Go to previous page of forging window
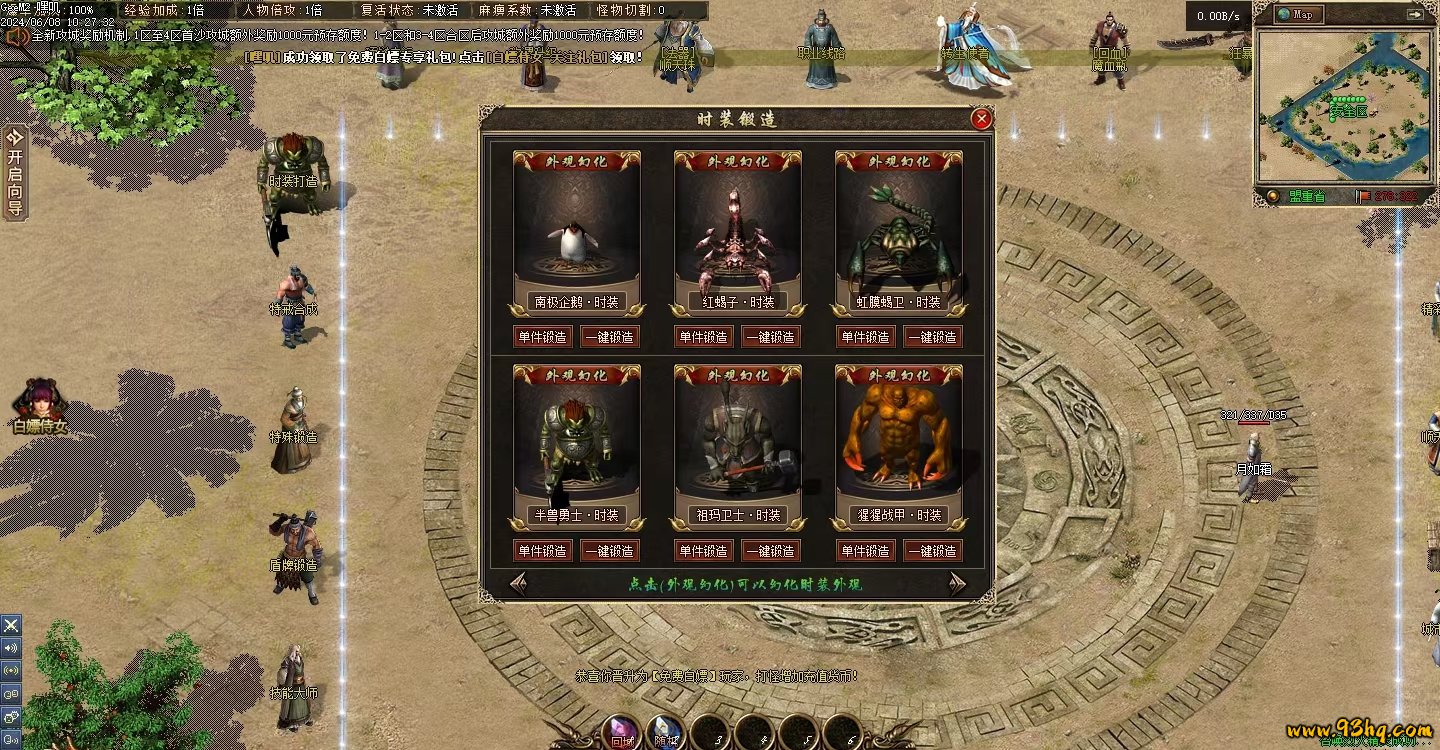 coord(519,583)
